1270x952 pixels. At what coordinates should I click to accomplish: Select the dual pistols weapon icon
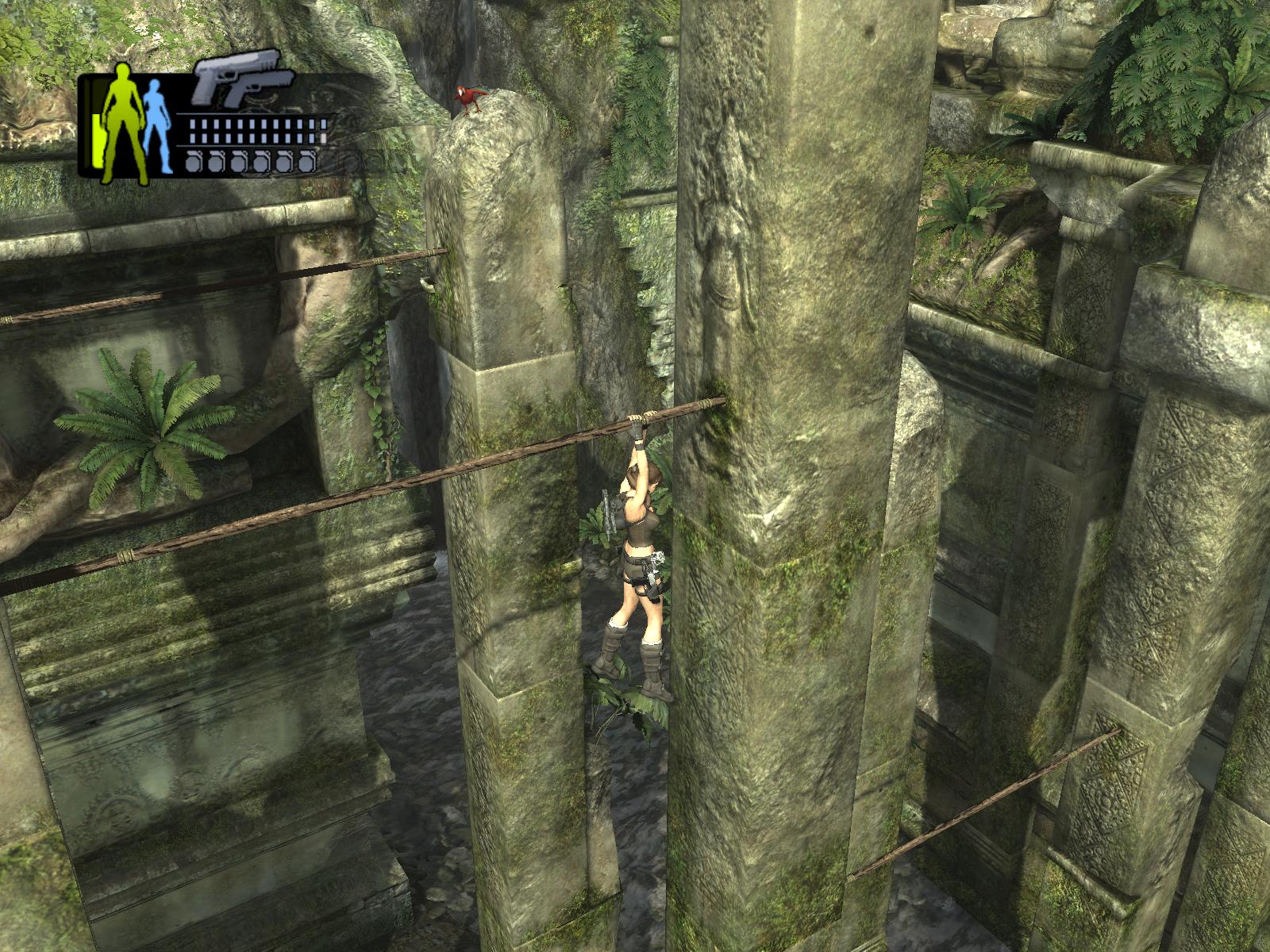pos(242,80)
